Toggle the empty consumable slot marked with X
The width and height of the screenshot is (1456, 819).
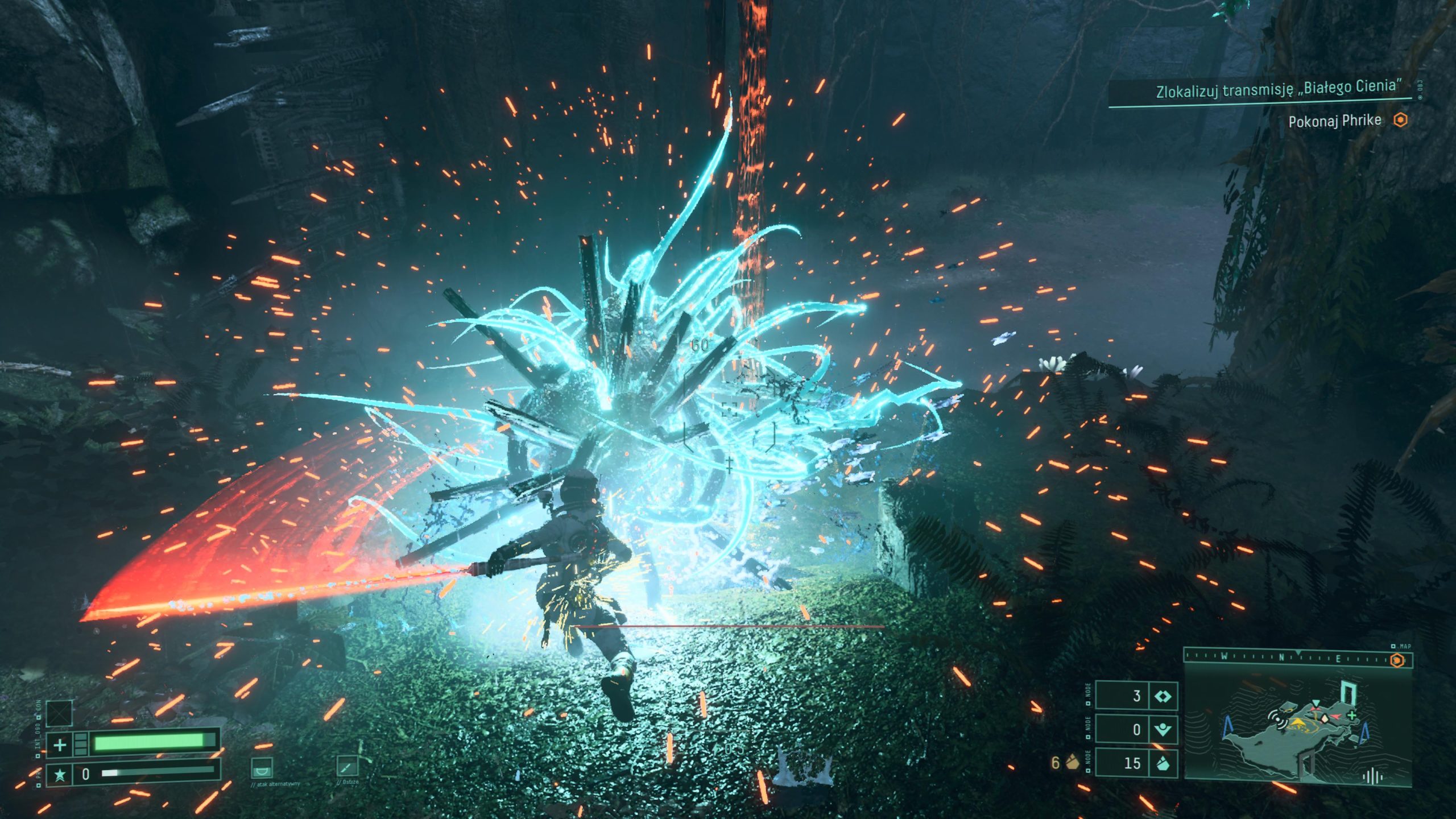coord(58,712)
